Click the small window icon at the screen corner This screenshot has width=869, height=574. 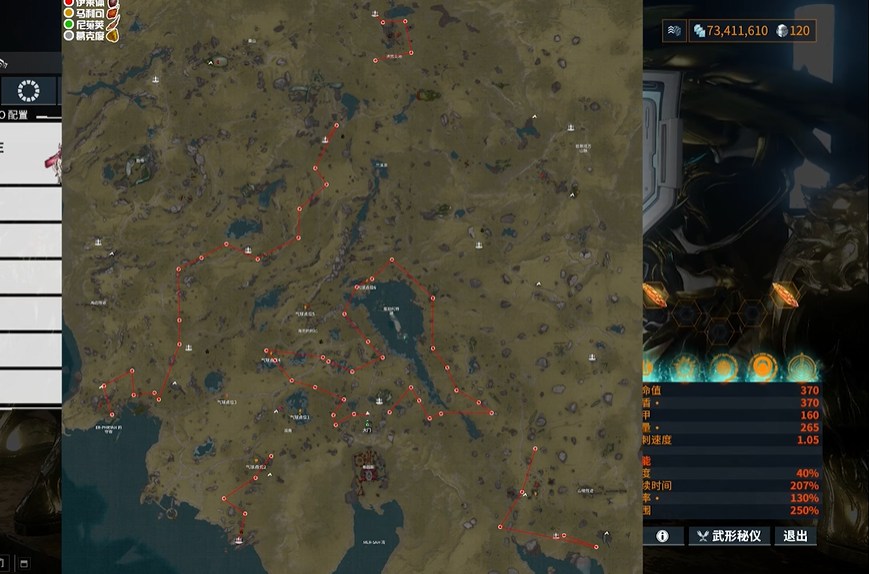click(x=24, y=563)
